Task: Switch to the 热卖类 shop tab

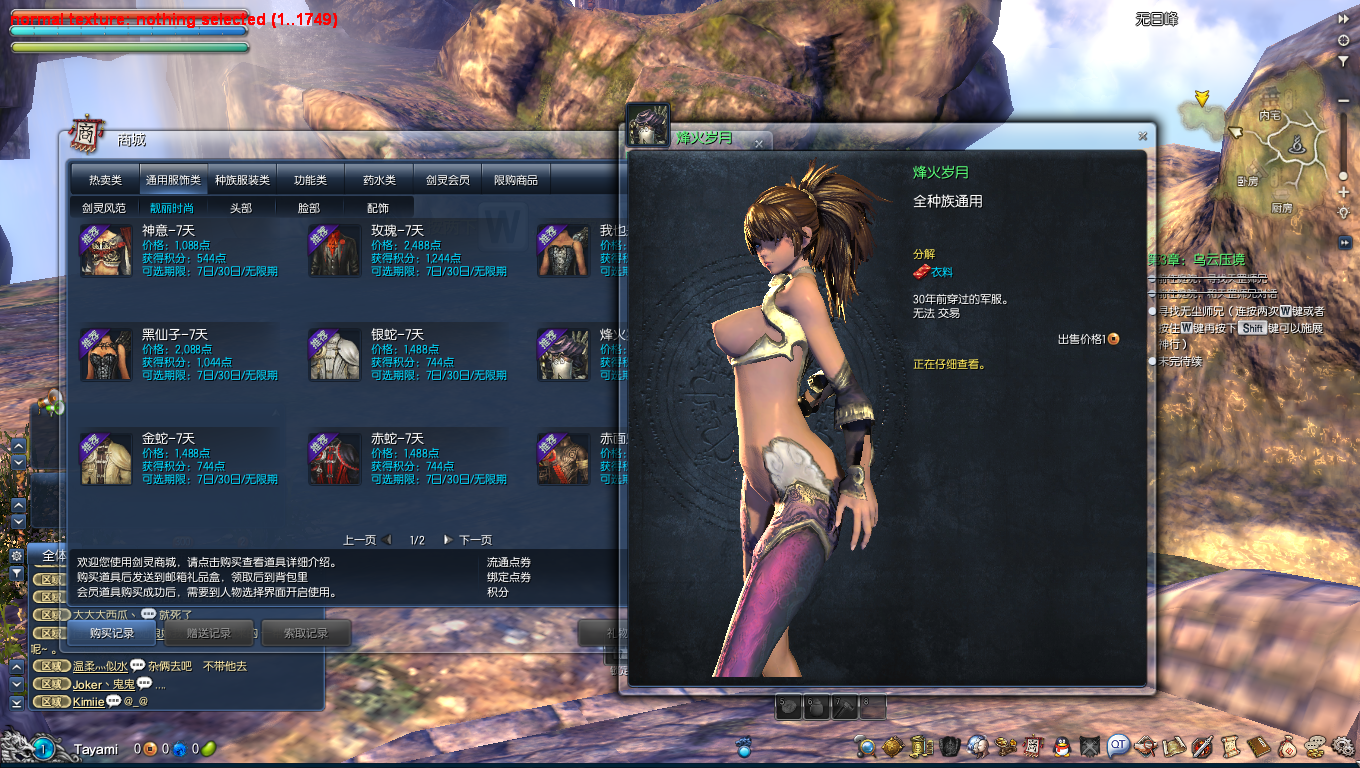Action: [105, 180]
